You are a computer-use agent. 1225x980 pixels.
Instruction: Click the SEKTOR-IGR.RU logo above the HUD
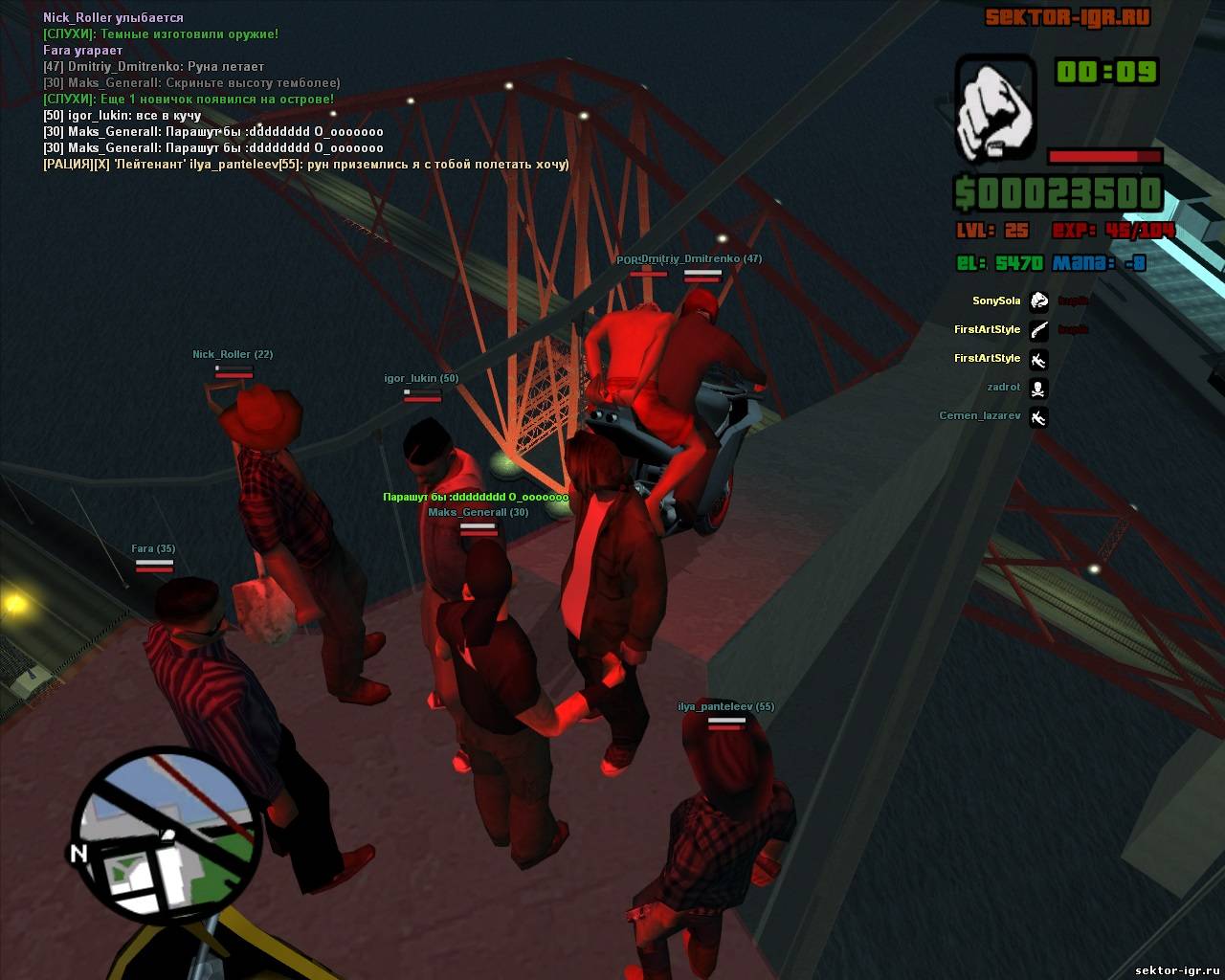[1067, 18]
